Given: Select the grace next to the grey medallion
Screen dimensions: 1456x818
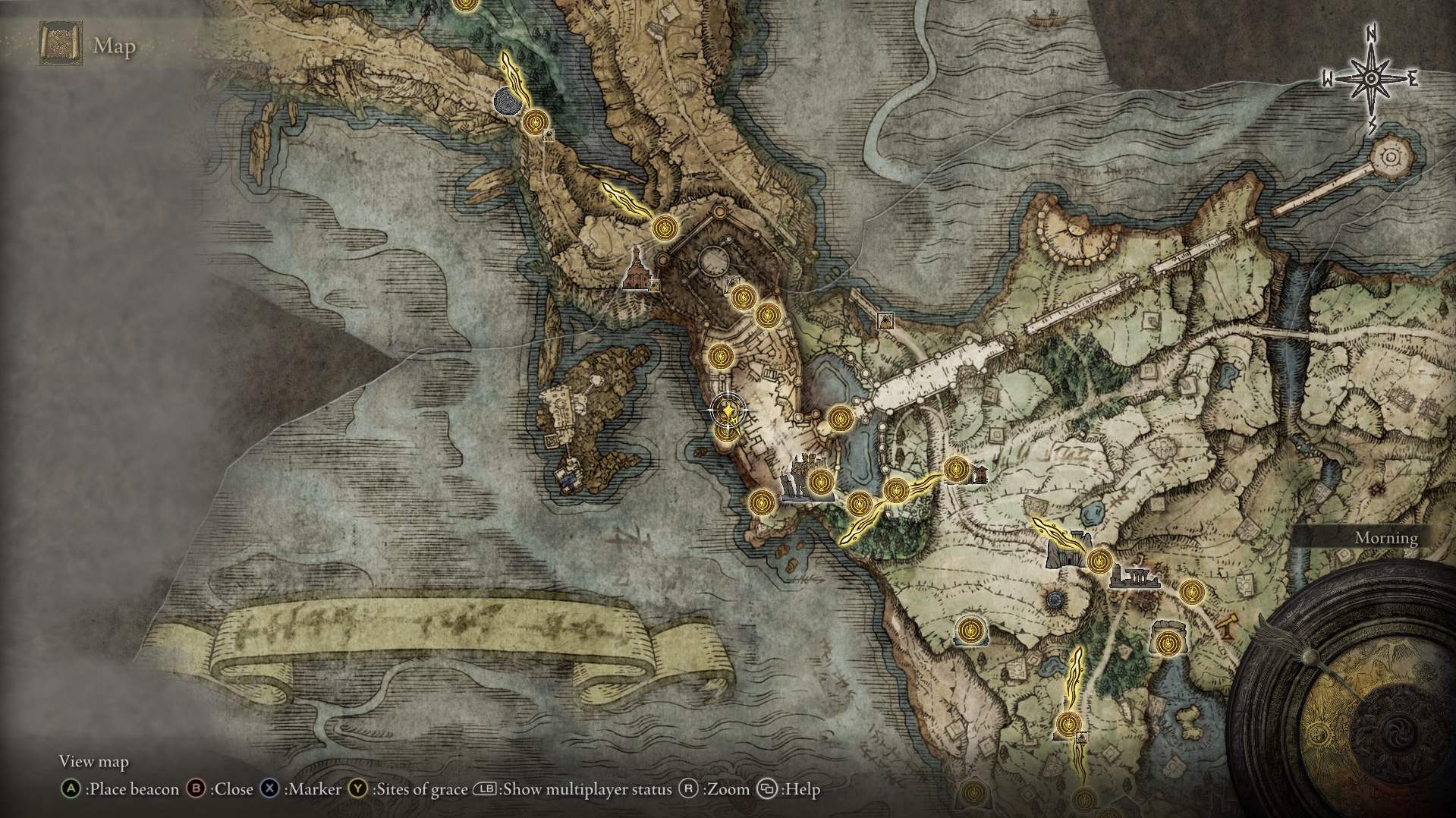Looking at the screenshot, I should pyautogui.click(x=535, y=121).
